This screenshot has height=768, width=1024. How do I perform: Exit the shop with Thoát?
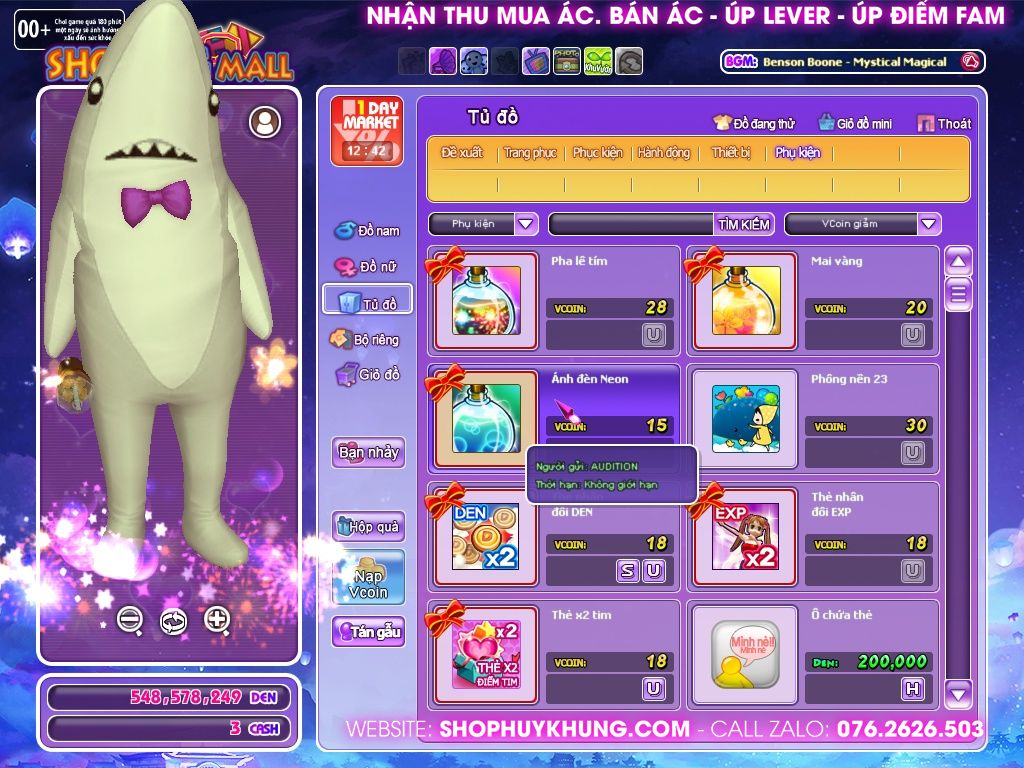[945, 123]
